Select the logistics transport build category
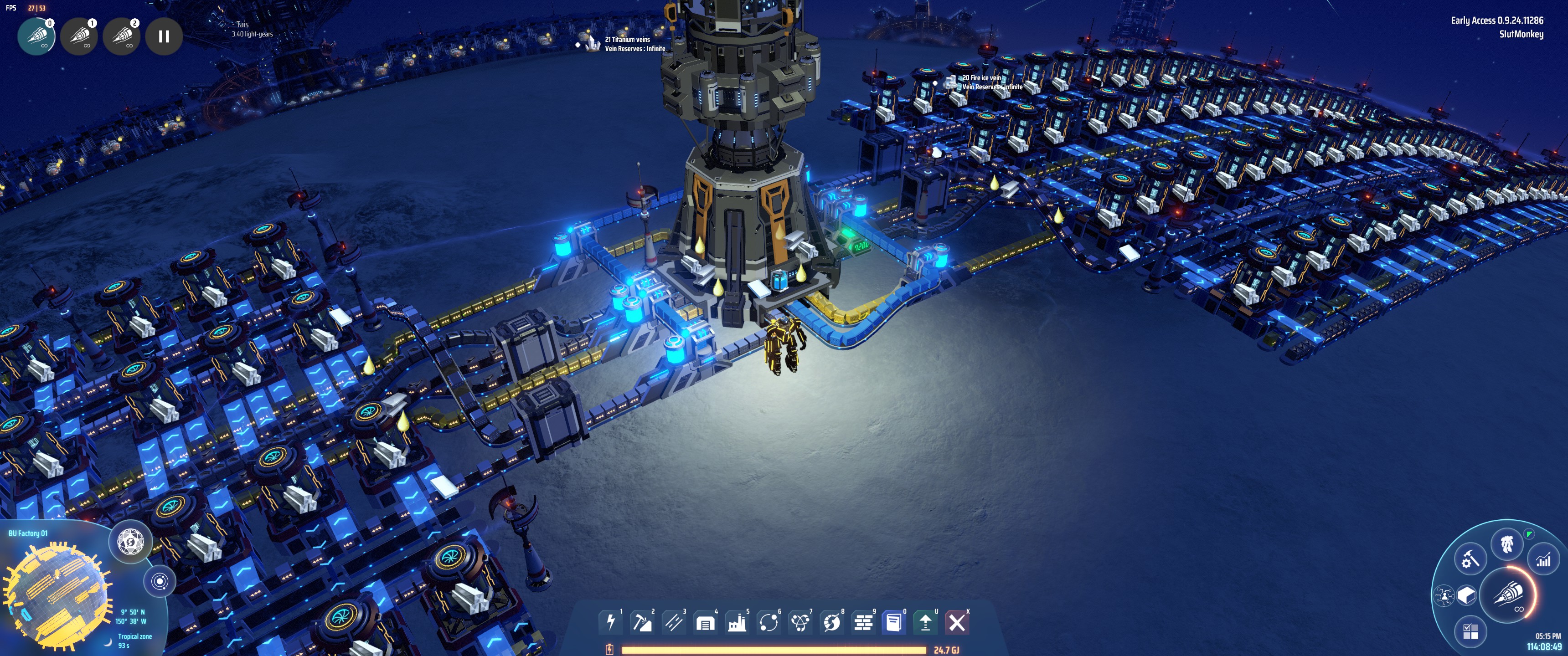1568x656 pixels. 769,623
